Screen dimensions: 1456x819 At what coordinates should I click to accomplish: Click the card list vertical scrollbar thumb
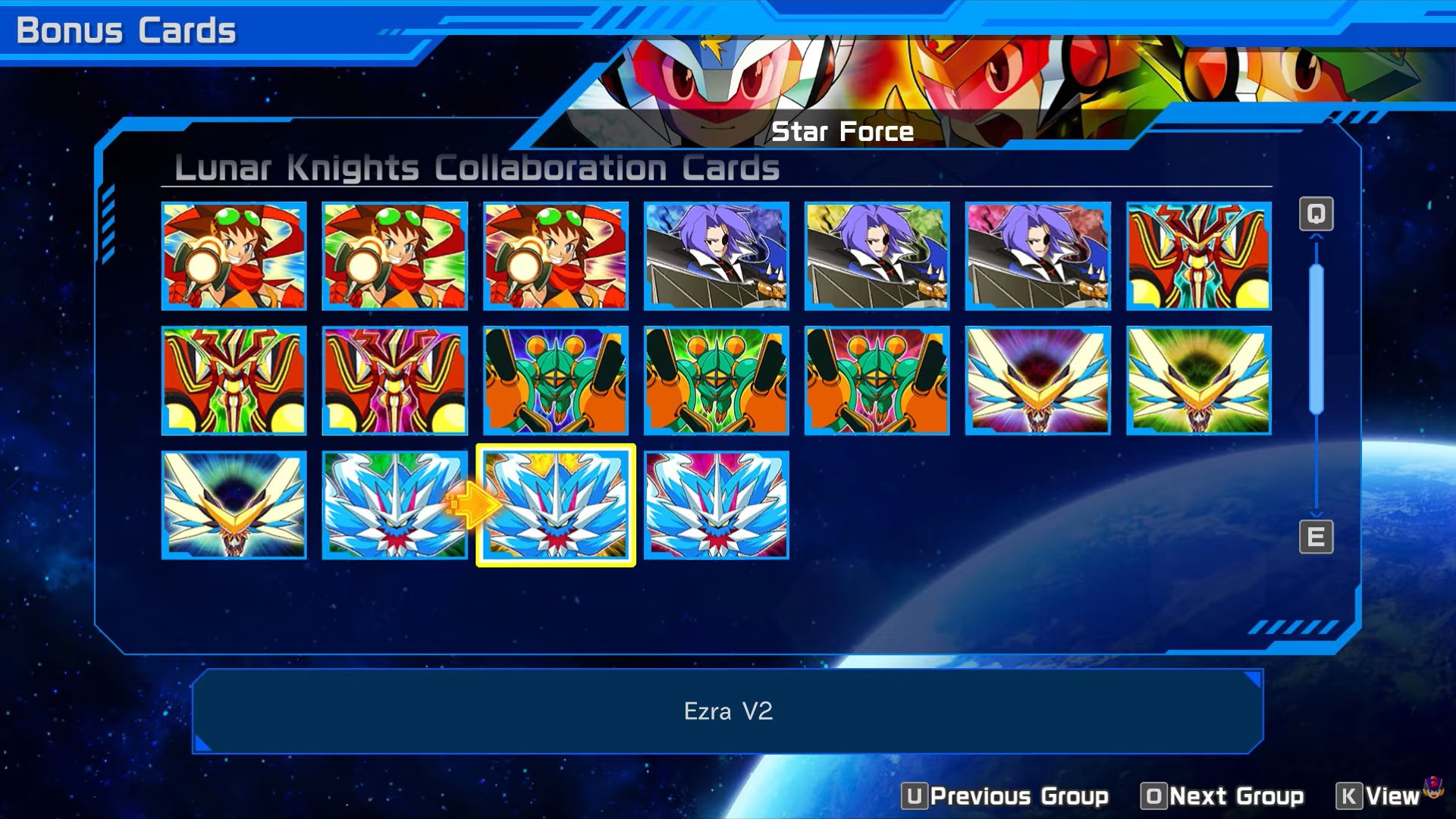1316,338
